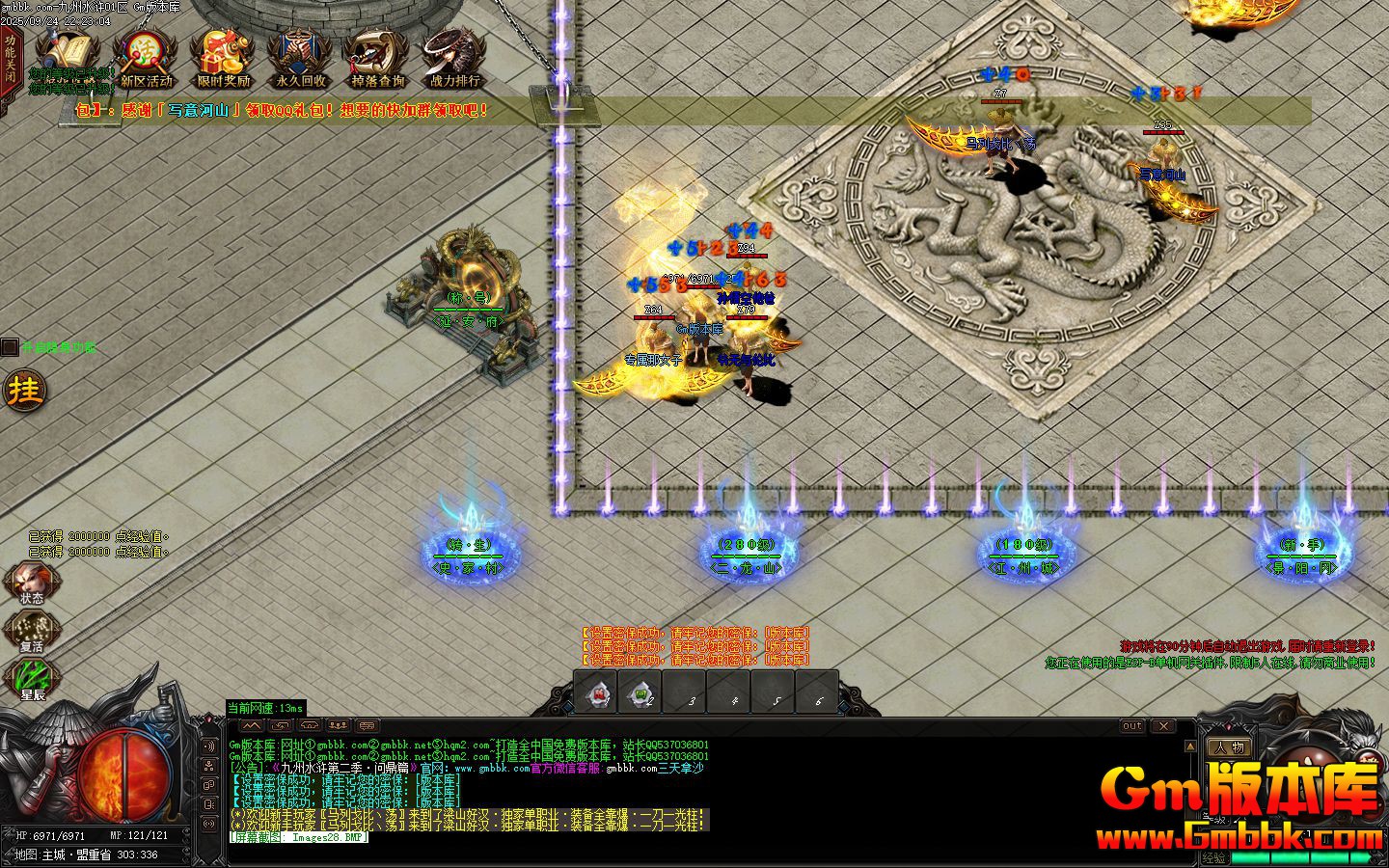The image size is (1389, 868).
Task: Click the 星辰 (Stars) icon on left edge
Action: [x=32, y=675]
